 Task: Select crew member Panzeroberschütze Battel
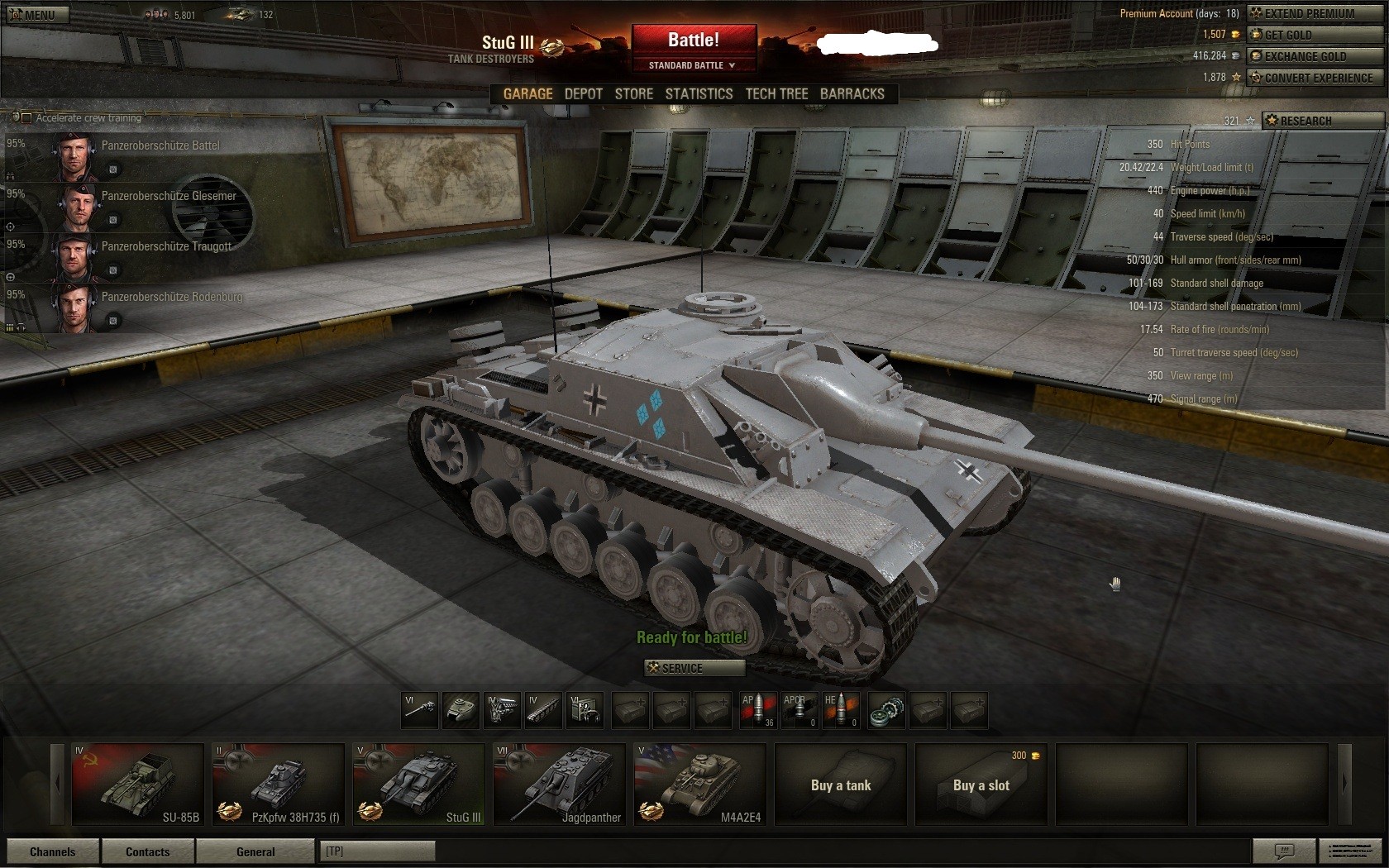point(160,146)
